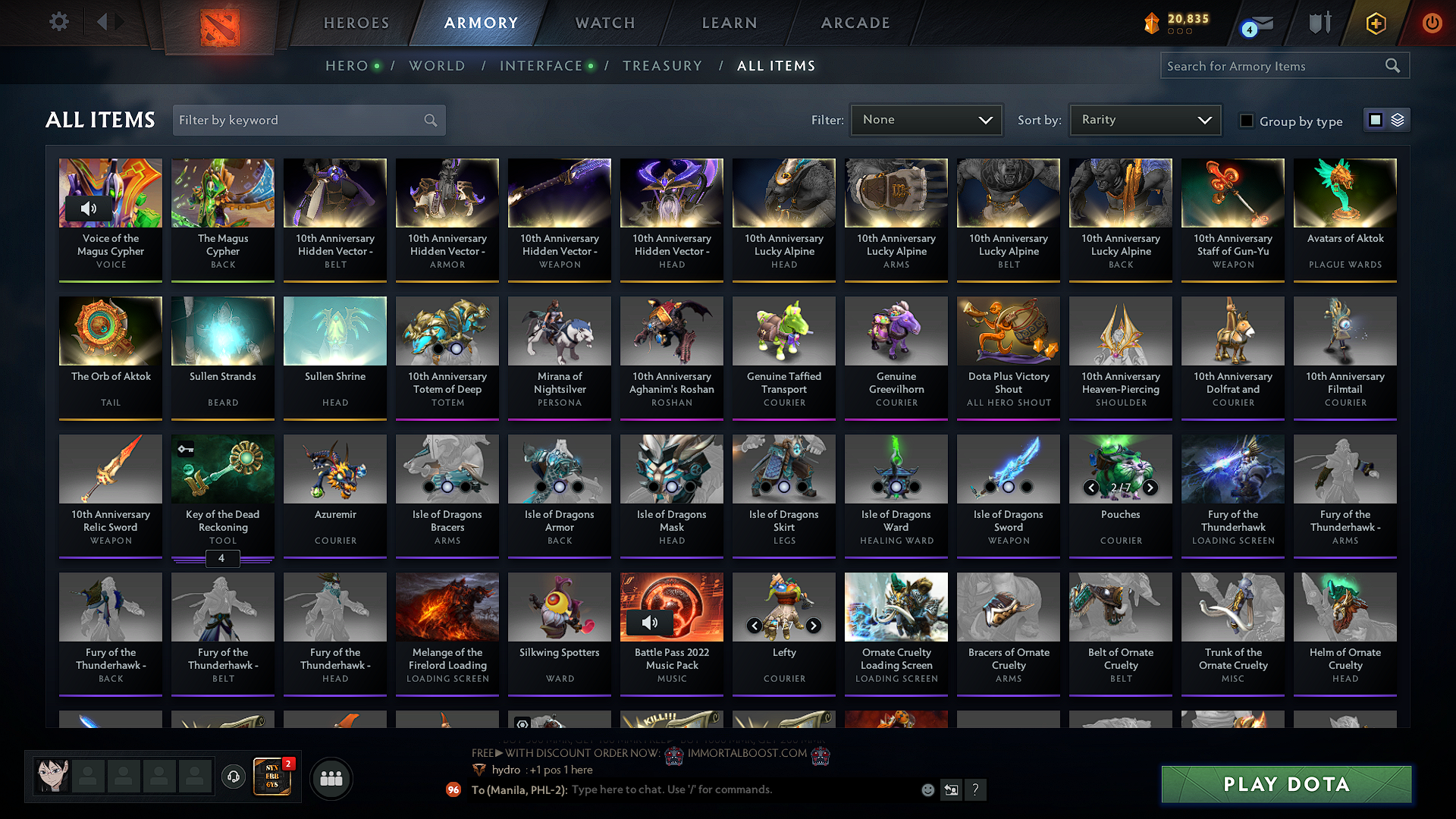Open the party finder people icon

331,777
